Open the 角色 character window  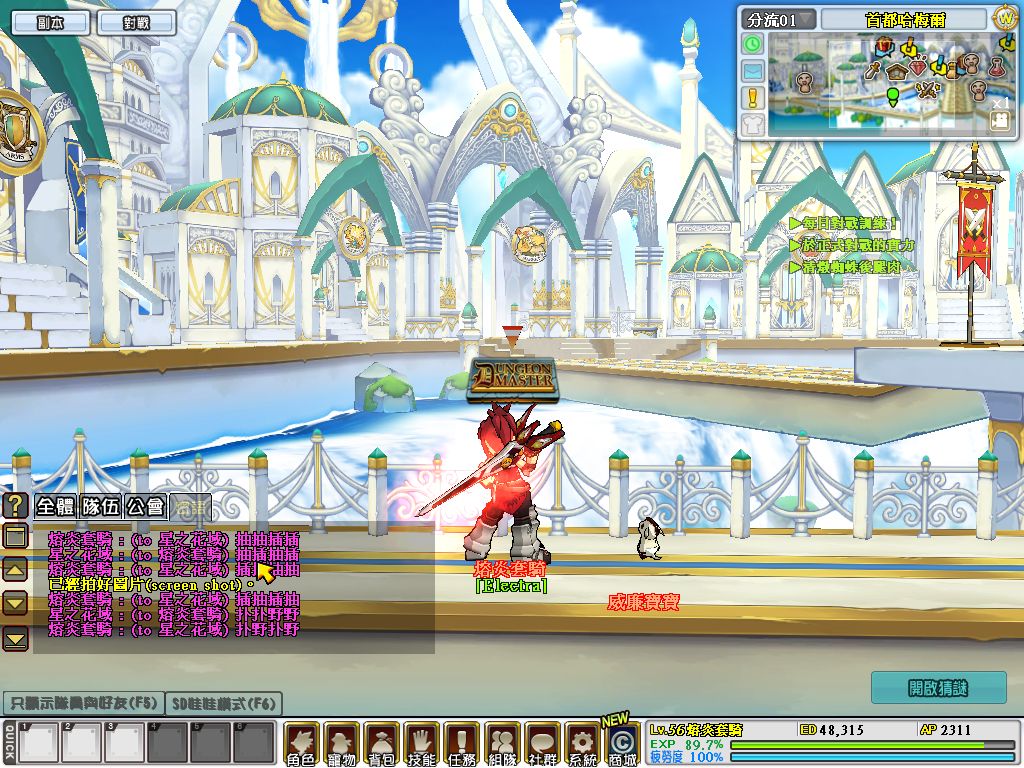point(301,744)
